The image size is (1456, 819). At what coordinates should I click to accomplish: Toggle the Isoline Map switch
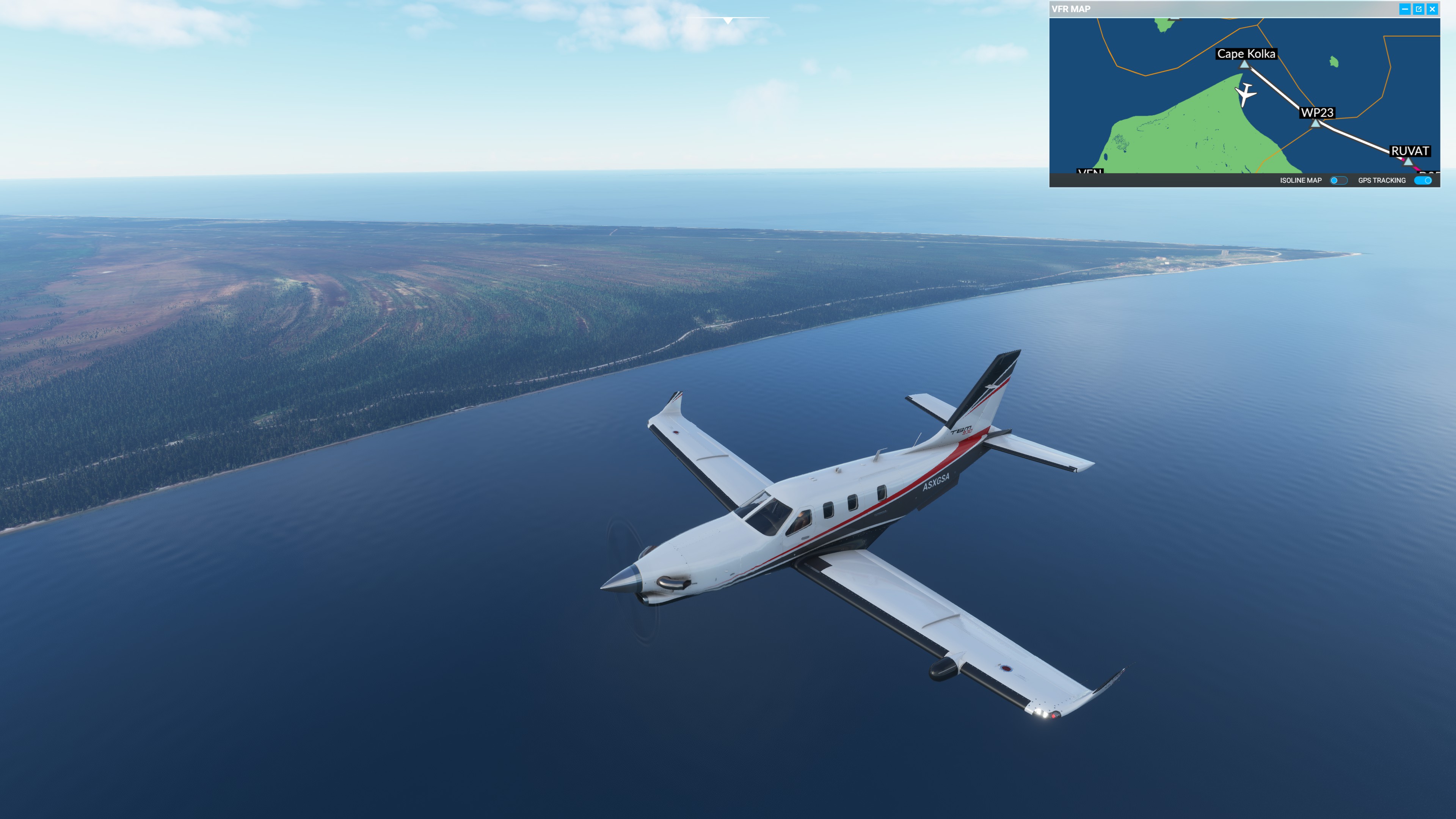pyautogui.click(x=1338, y=180)
